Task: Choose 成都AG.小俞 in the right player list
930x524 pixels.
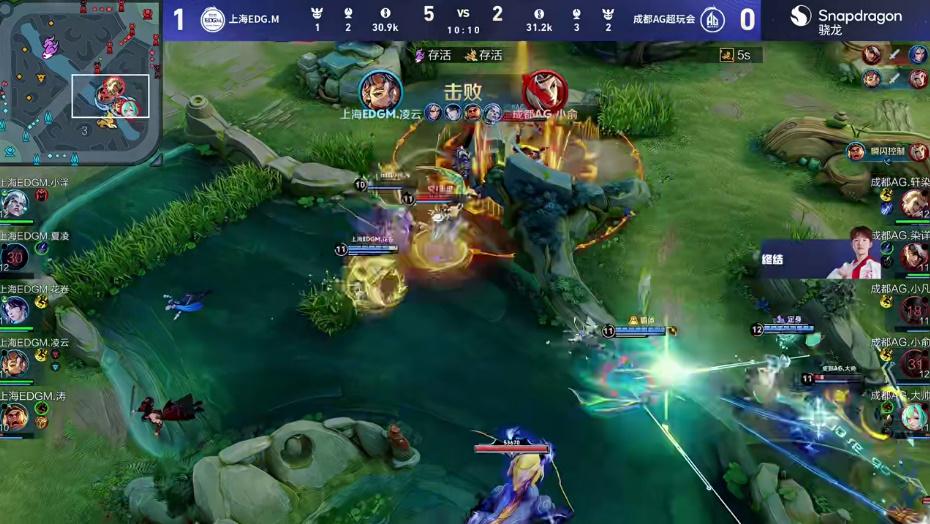Action: [914, 363]
